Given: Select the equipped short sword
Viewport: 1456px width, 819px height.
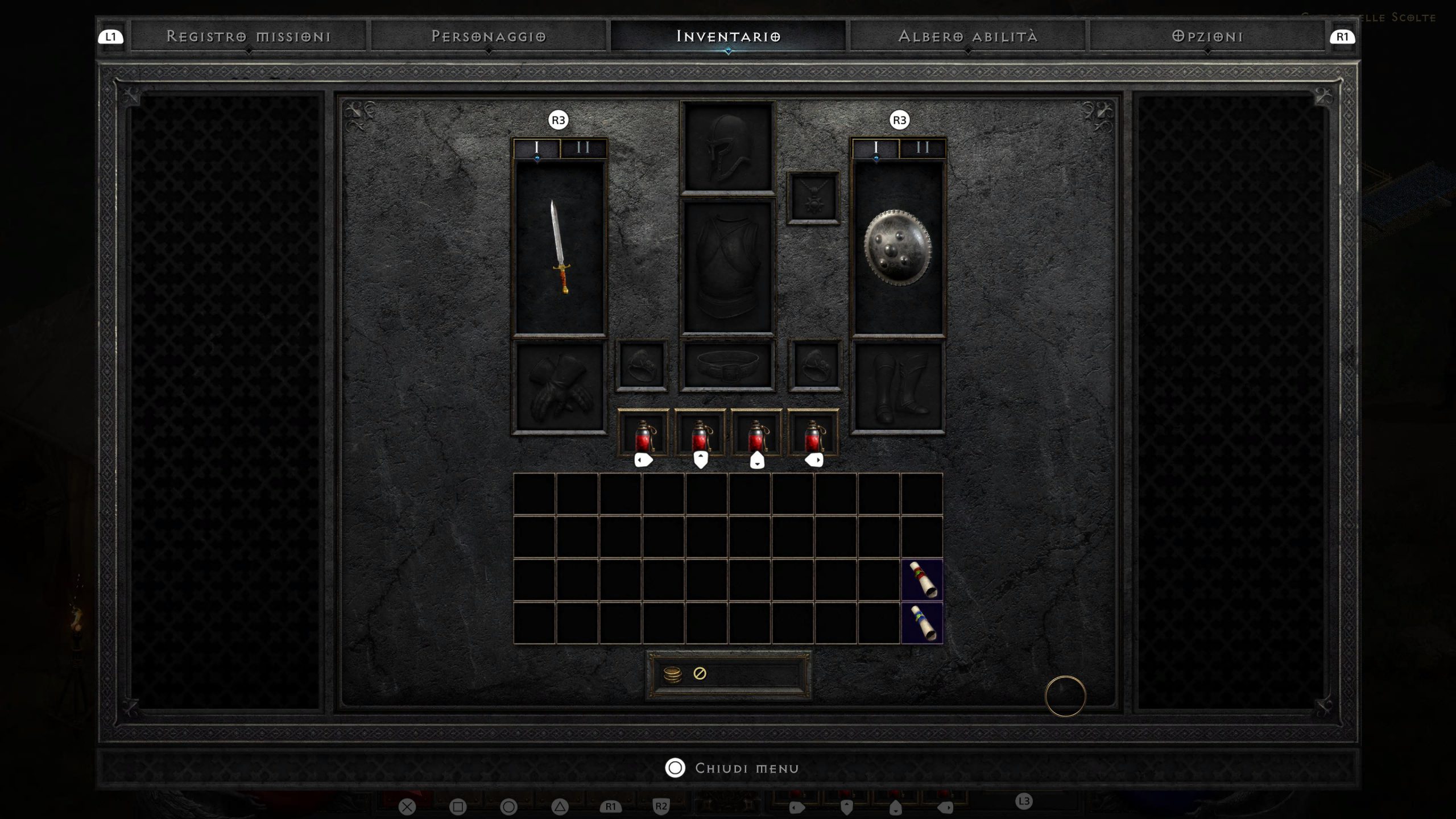Looking at the screenshot, I should [560, 248].
